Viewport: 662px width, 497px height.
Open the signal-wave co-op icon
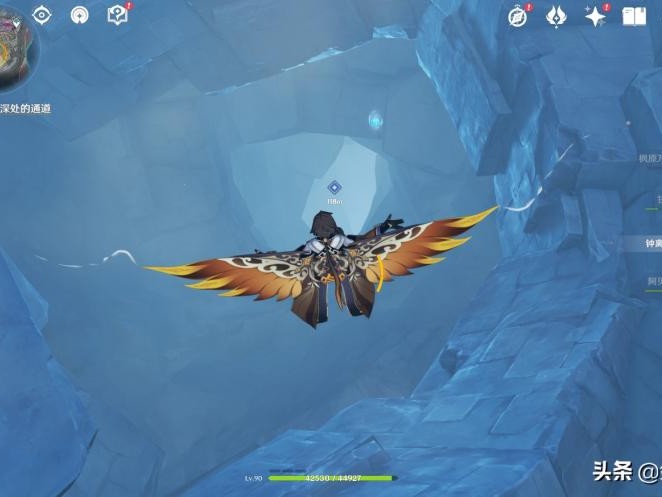coord(80,14)
